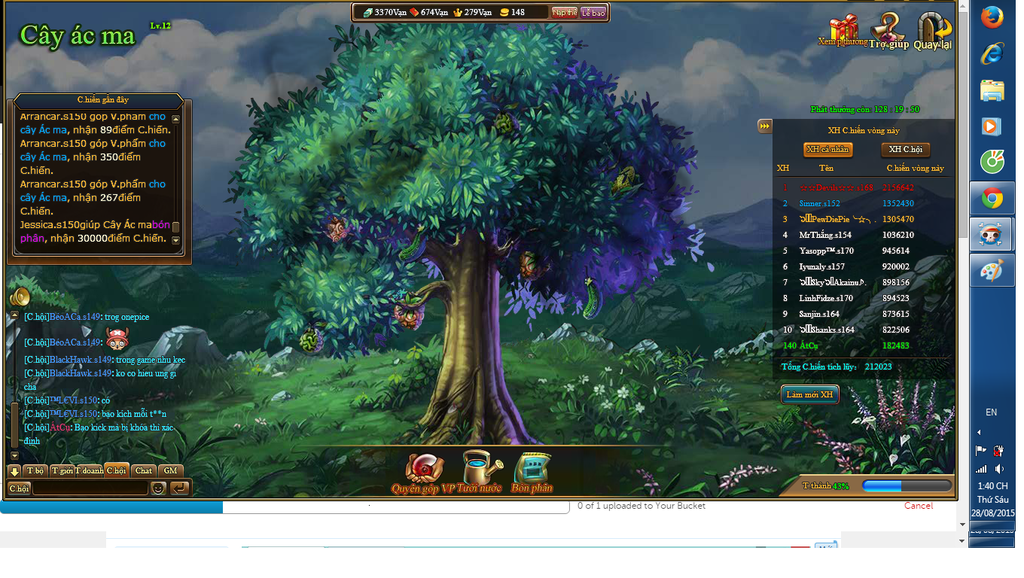
Task: Open the Quyên góp VP donation button
Action: [x=423, y=469]
